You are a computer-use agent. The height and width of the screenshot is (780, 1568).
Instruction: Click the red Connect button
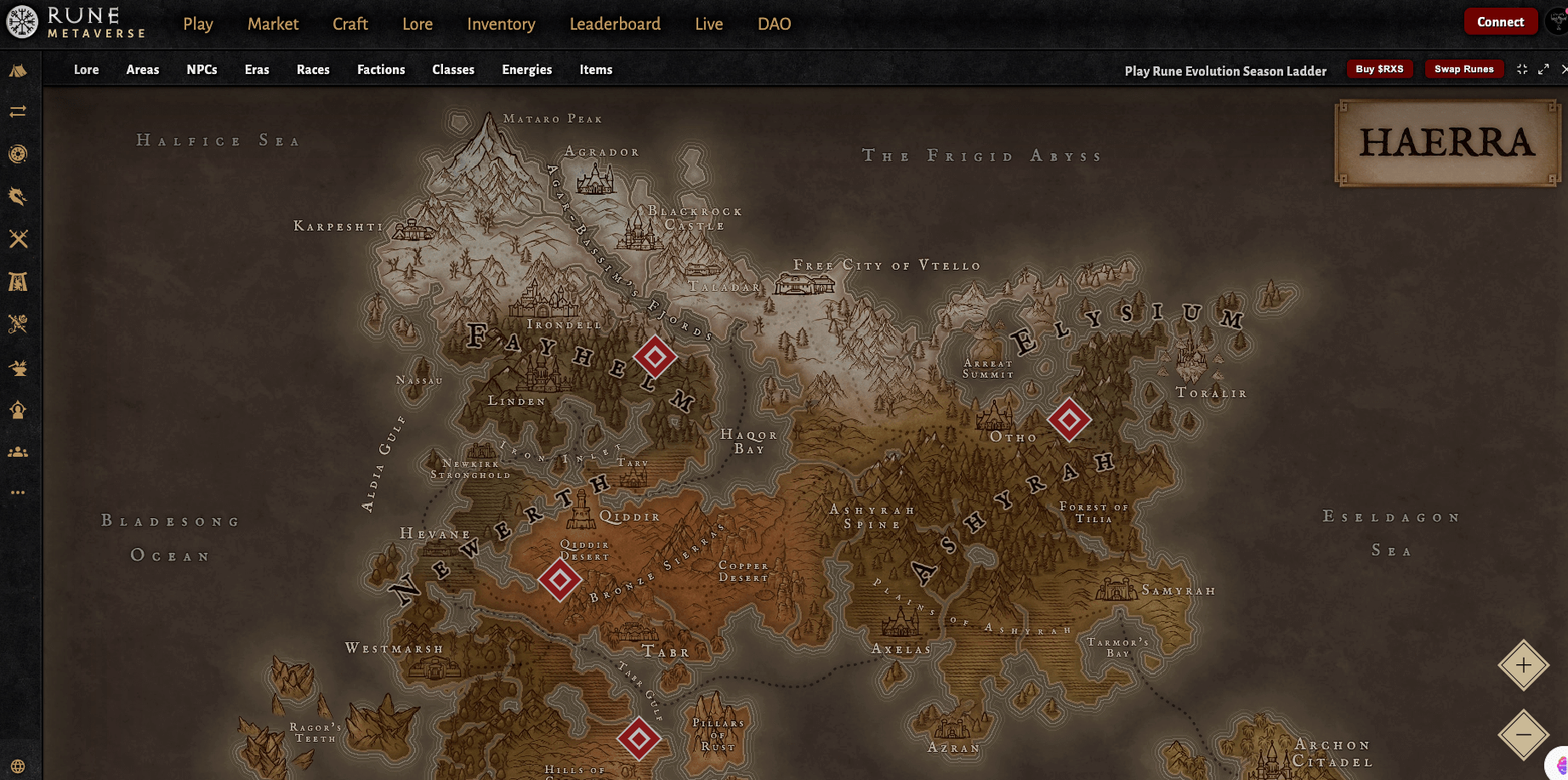tap(1500, 22)
